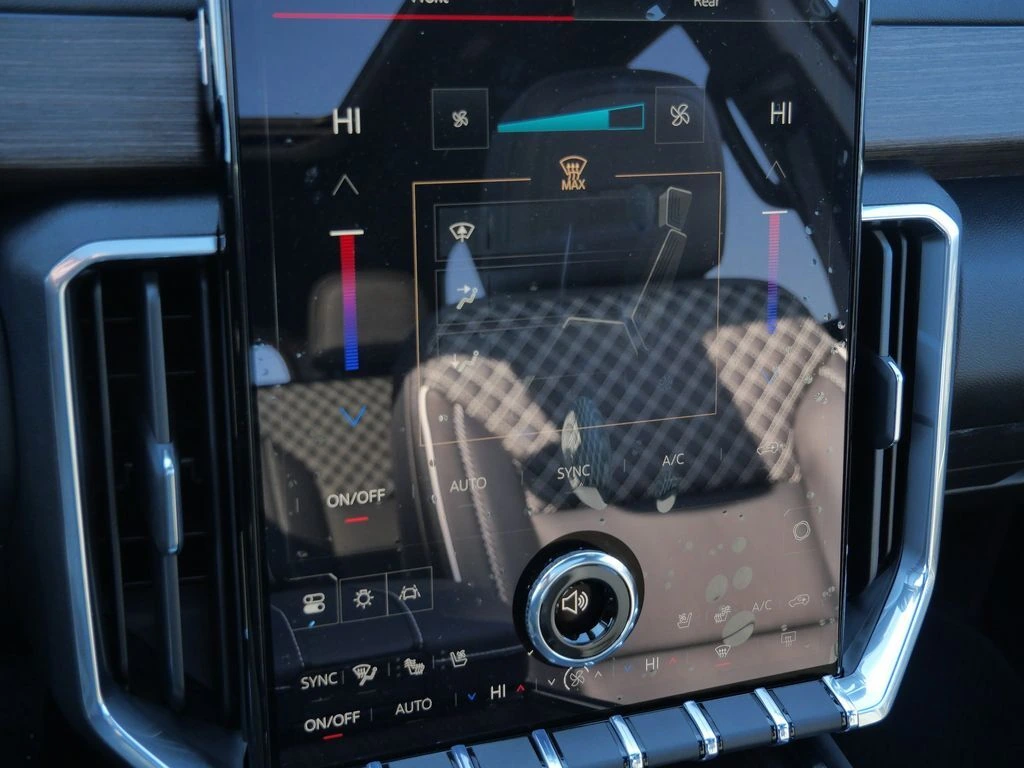
Task: Activate the MAX defrost mode
Action: point(572,171)
